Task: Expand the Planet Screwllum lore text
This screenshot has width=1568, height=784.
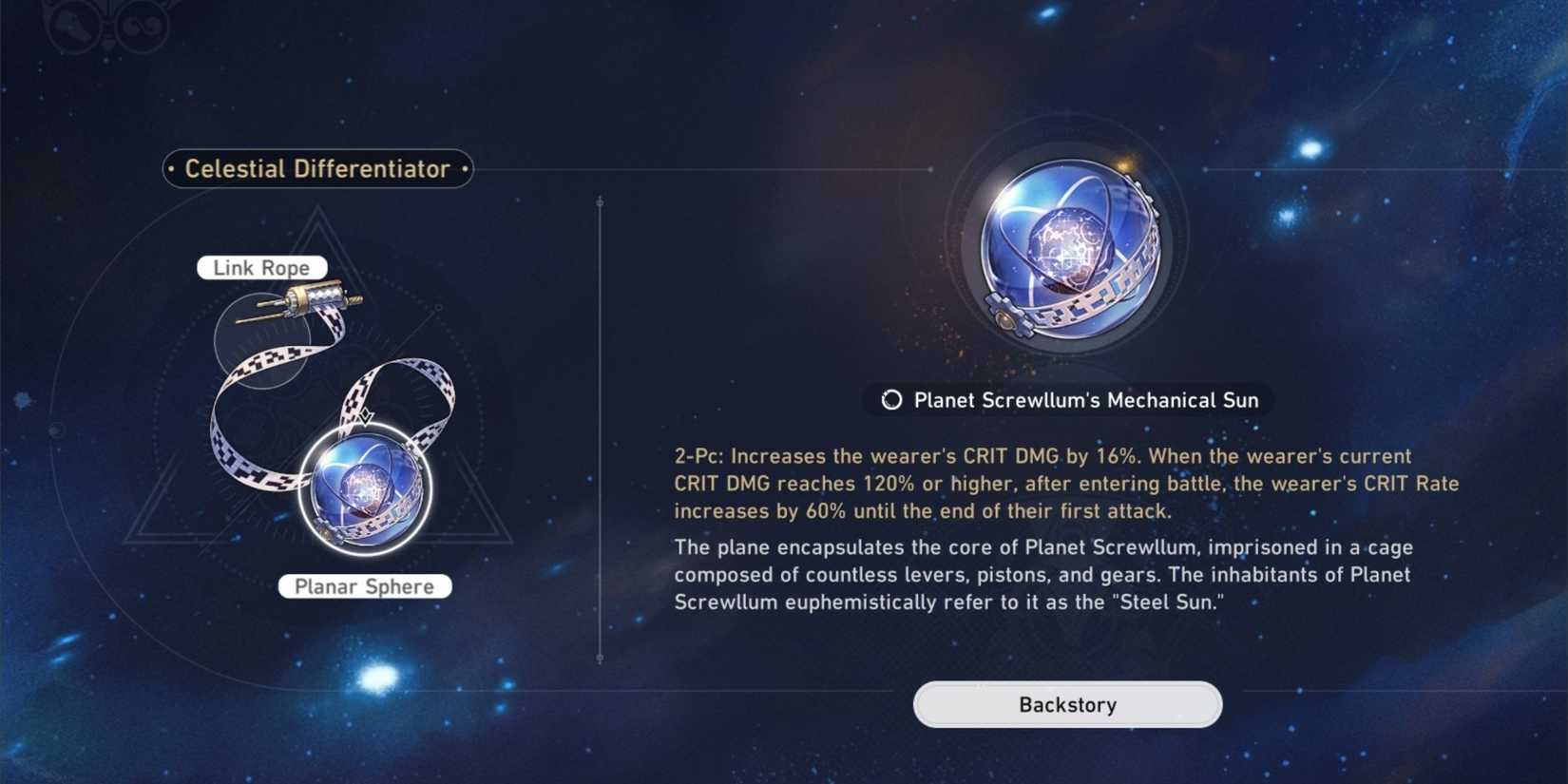Action: click(x=1042, y=574)
